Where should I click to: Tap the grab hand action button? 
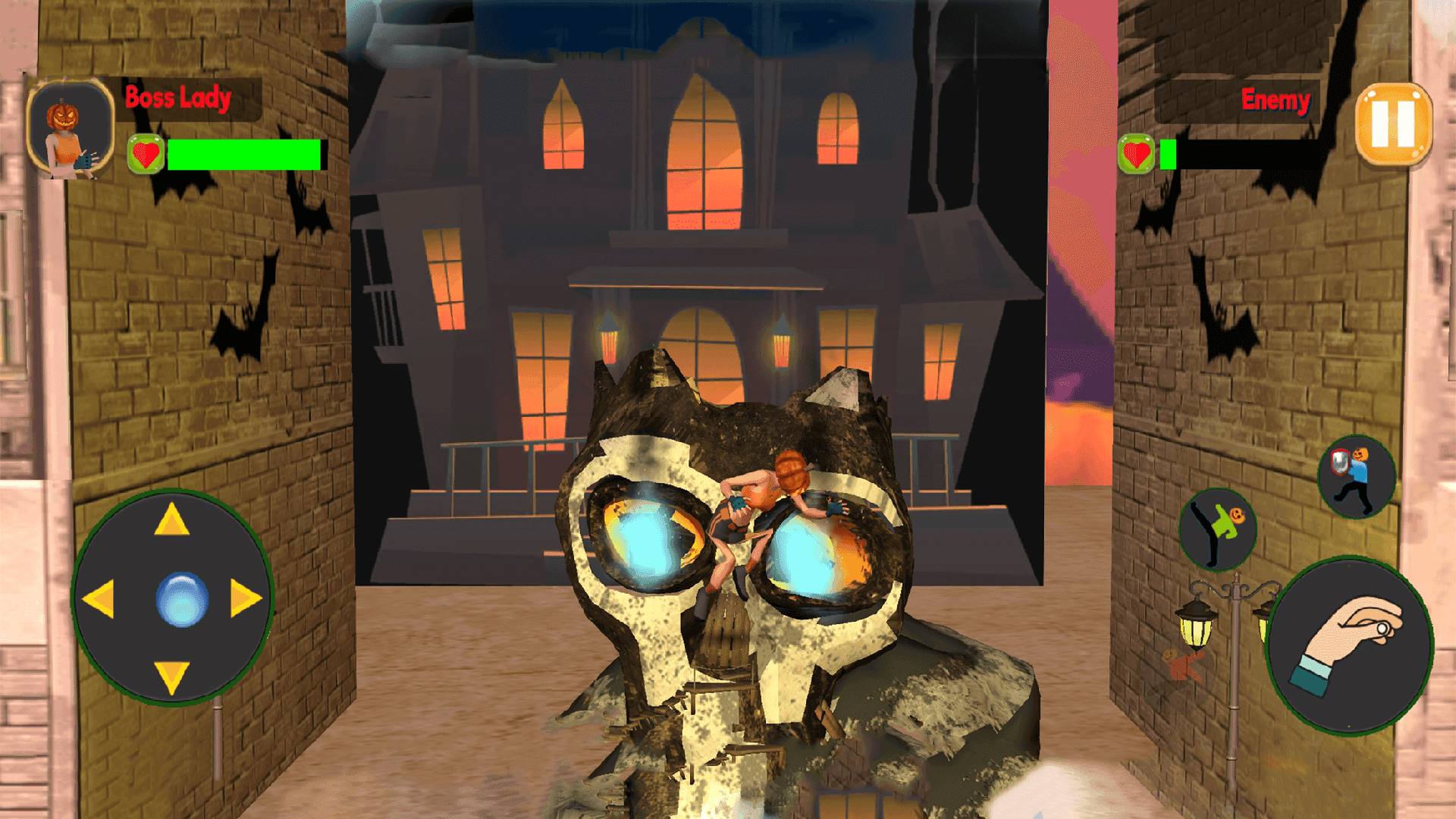1354,646
